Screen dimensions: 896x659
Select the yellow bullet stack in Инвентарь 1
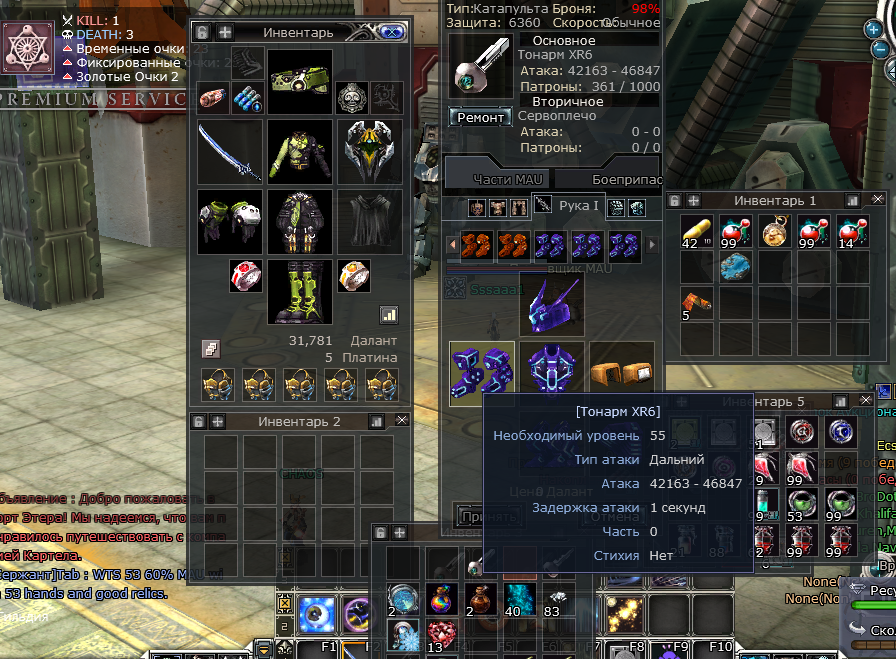(x=696, y=231)
